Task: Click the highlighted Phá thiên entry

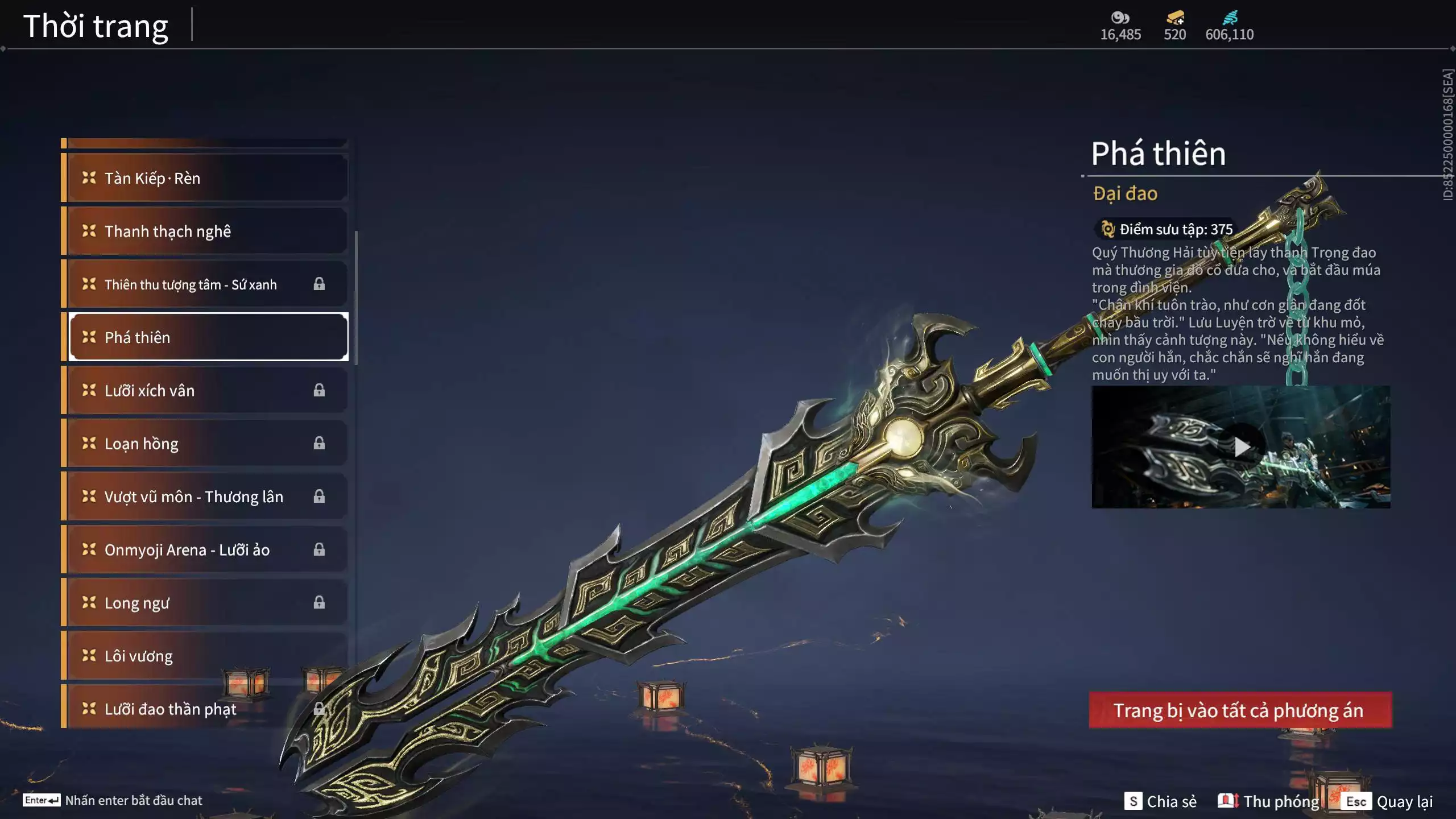Action: point(208,337)
